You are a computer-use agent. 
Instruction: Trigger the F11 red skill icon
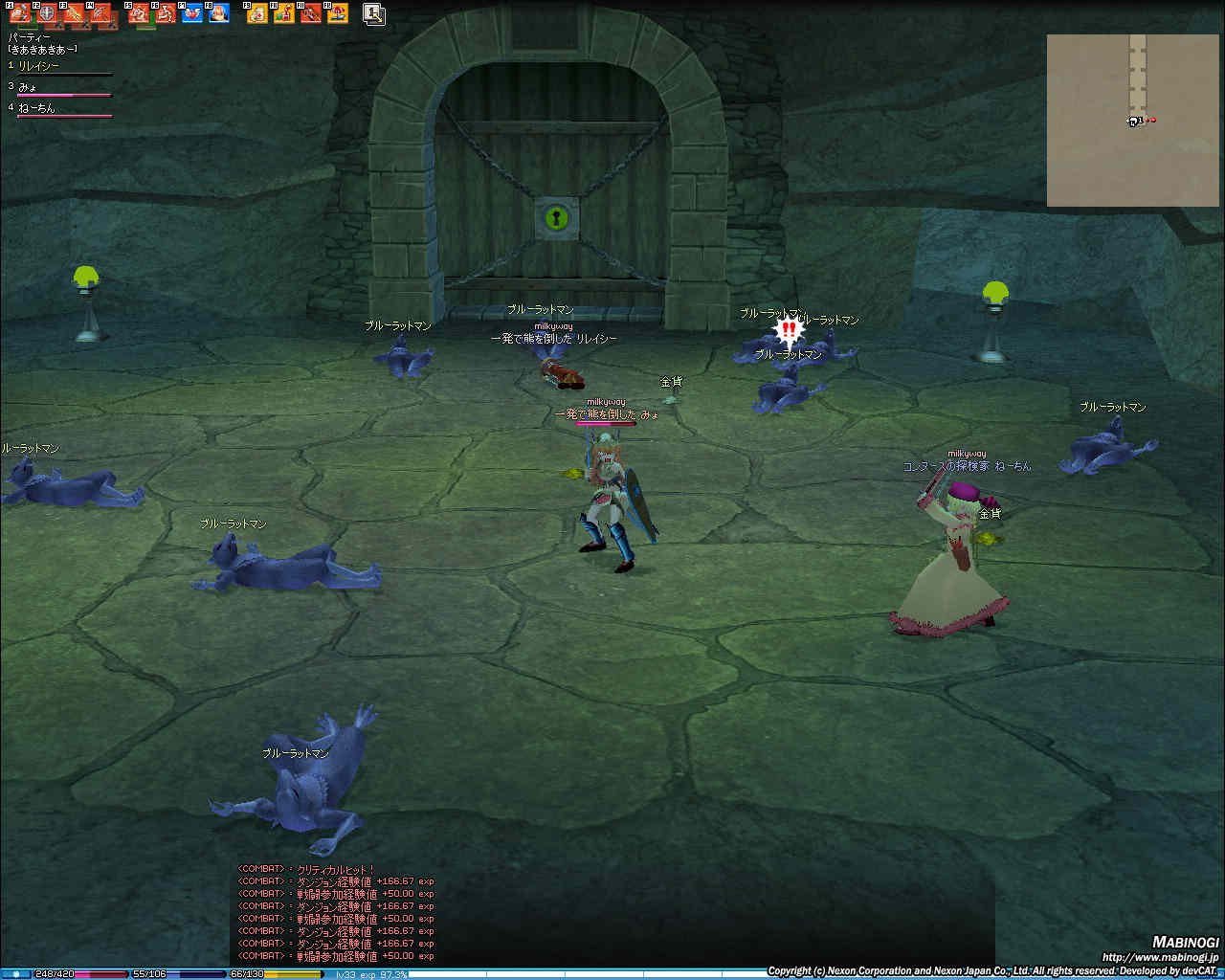click(310, 13)
